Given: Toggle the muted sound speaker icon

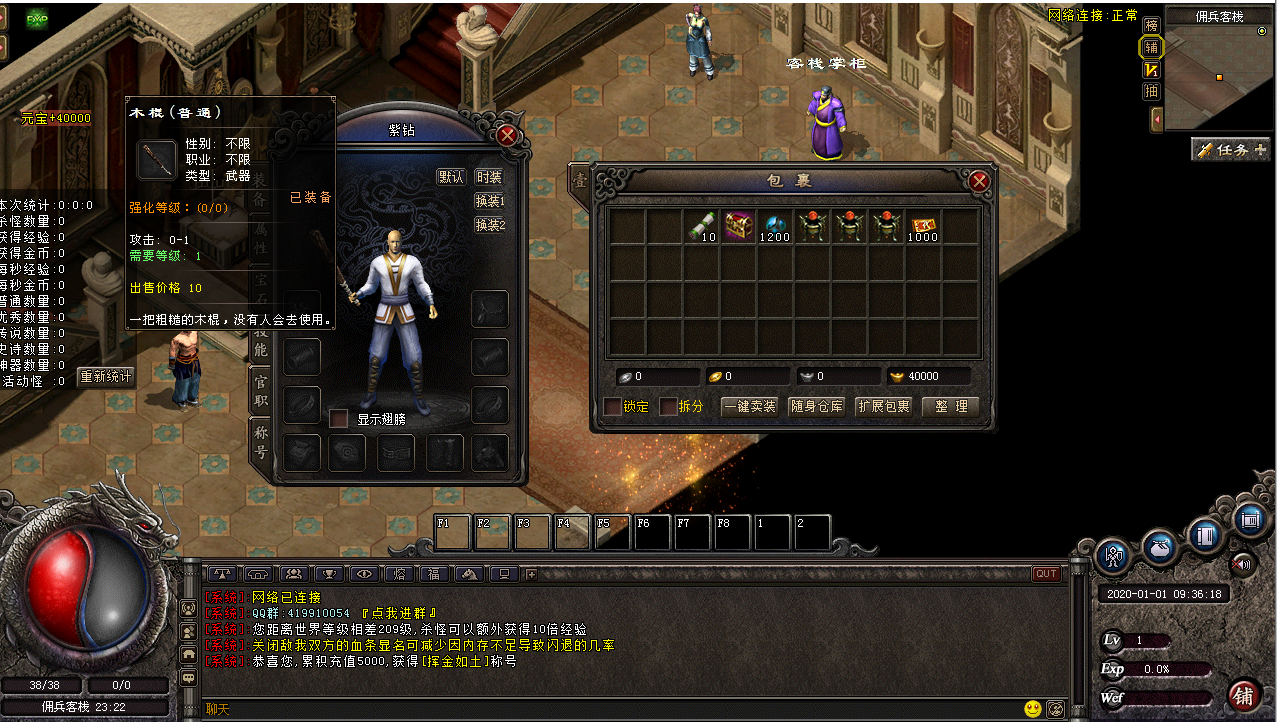Looking at the screenshot, I should [1243, 562].
